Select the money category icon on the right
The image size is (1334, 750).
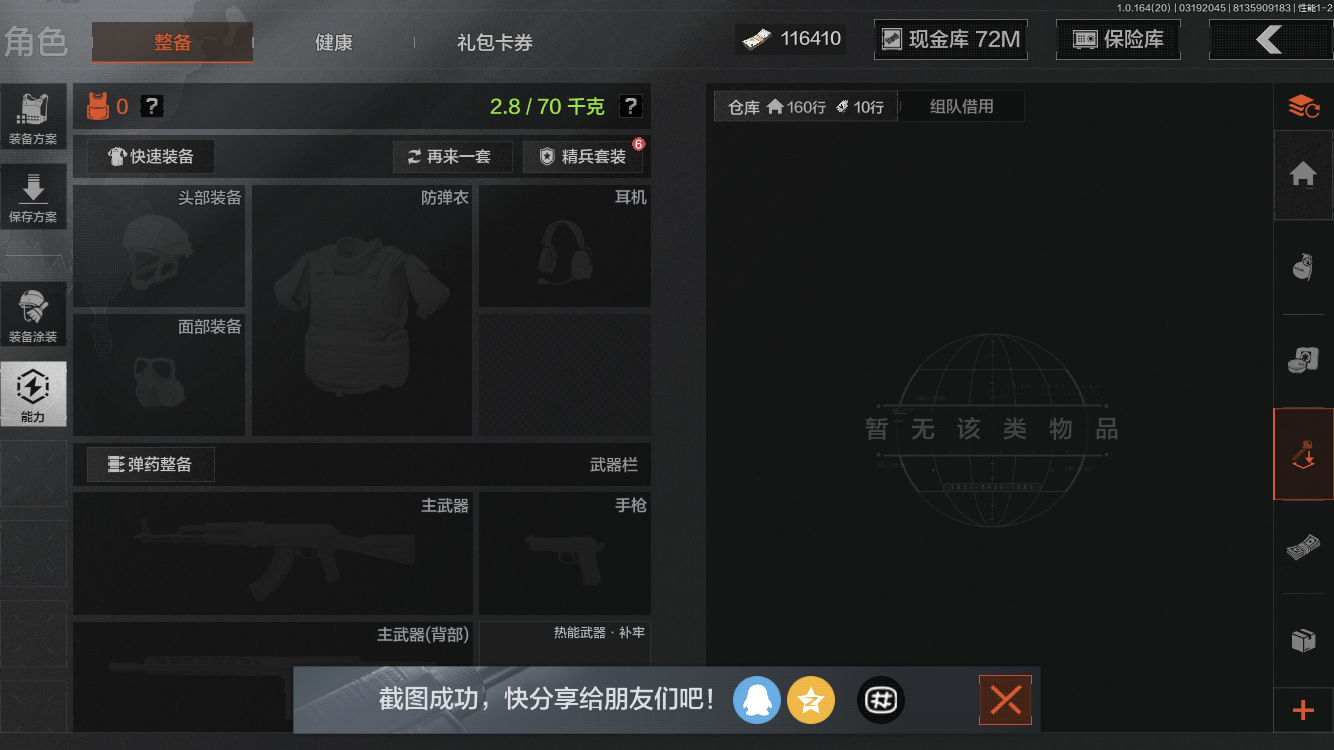1305,547
